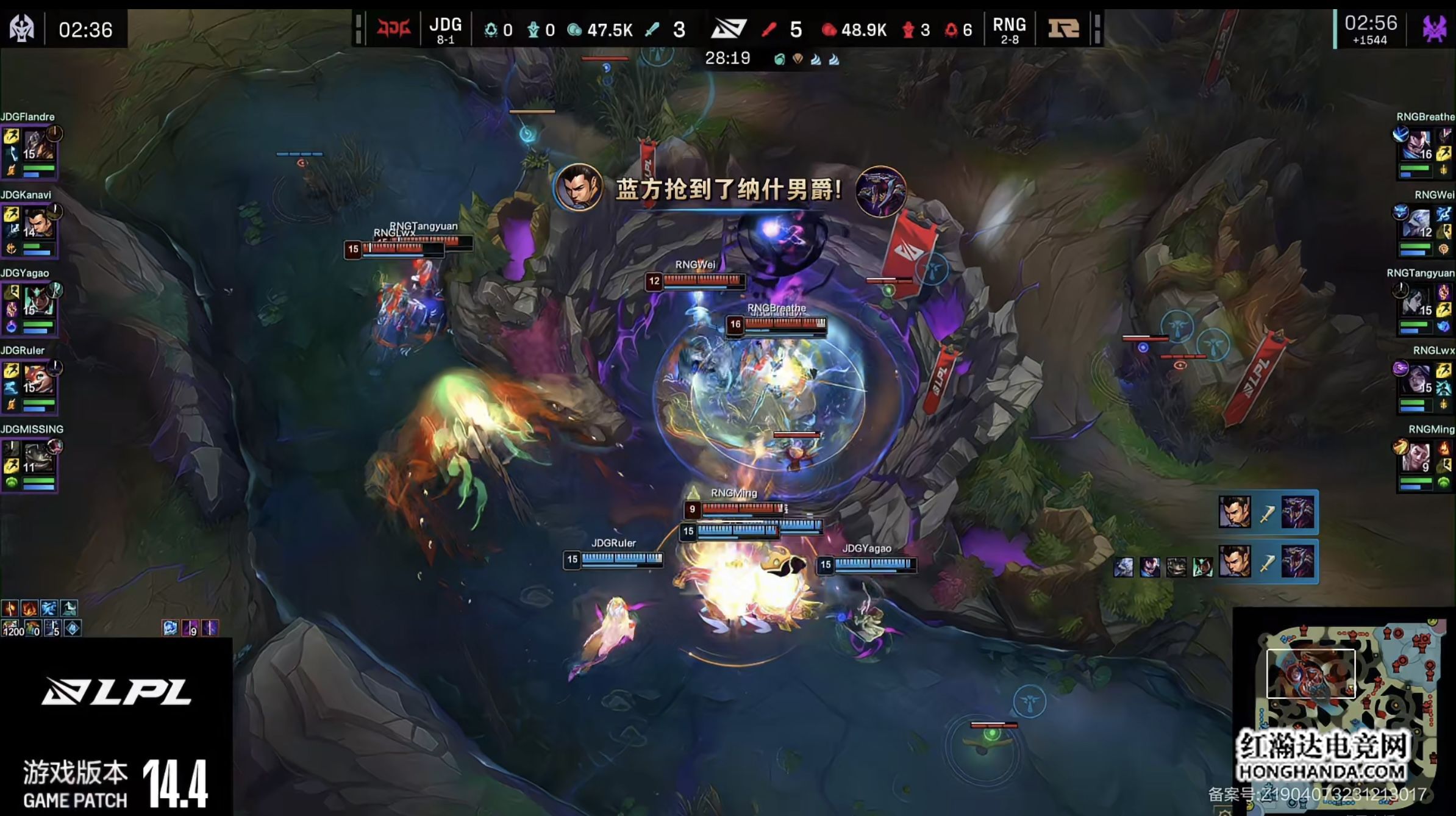Click the RNG team logo

[x=1063, y=28]
